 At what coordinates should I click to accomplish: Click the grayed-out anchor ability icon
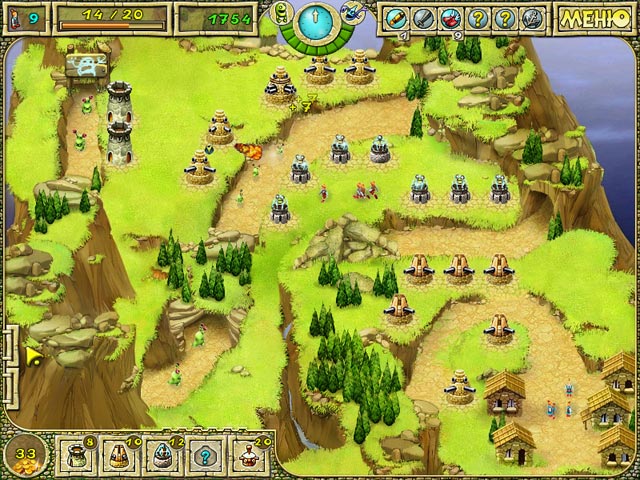(530, 18)
